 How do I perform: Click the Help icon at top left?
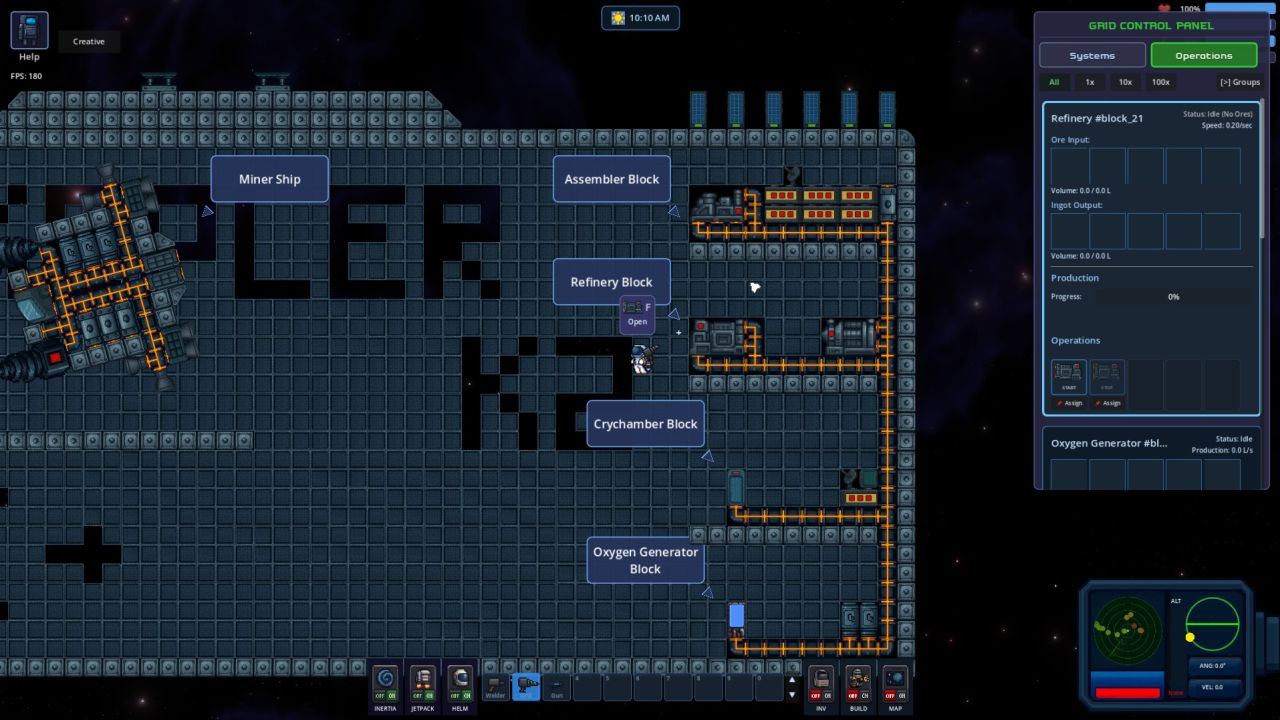click(29, 30)
